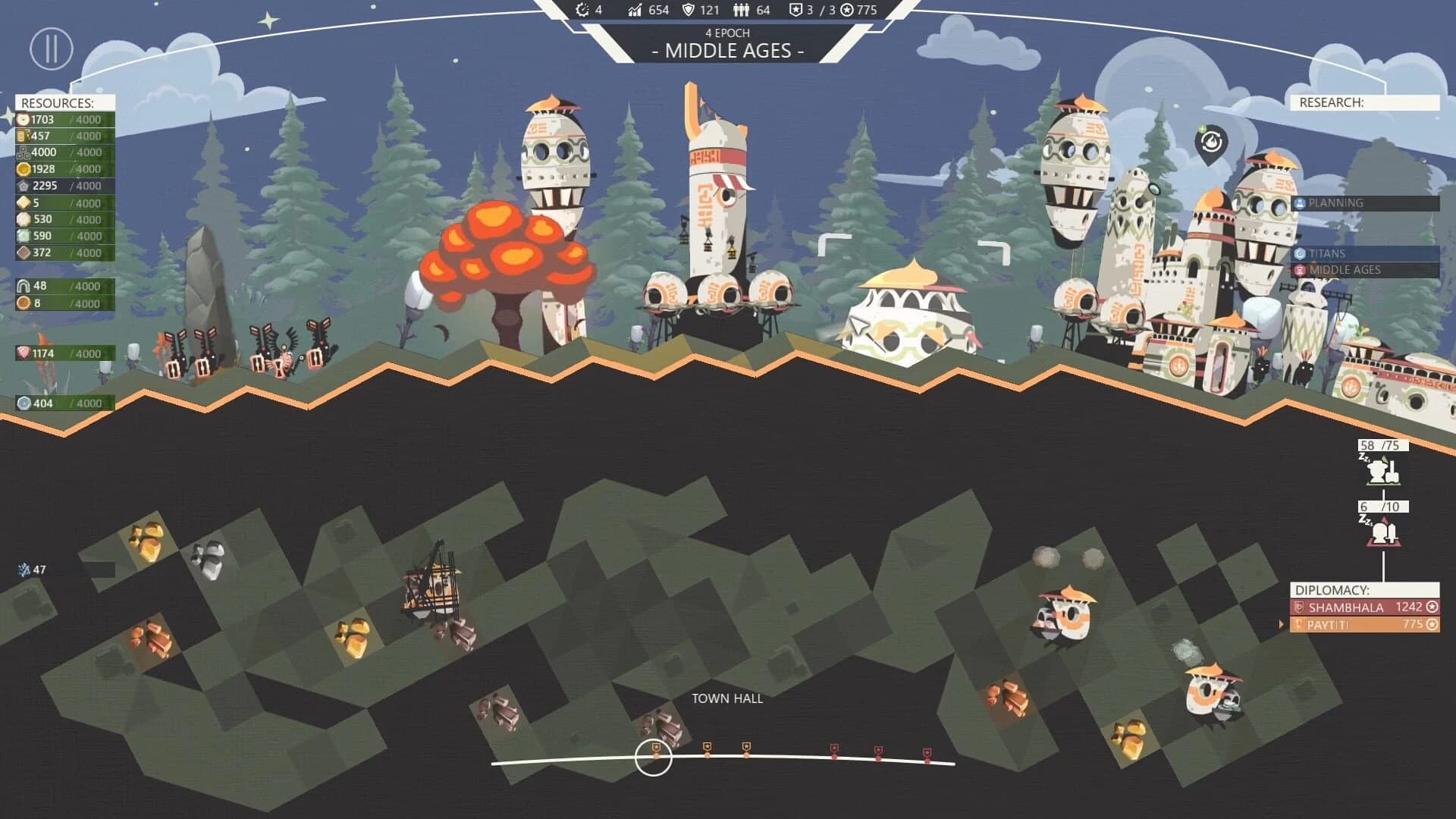Click the defense shield stat icon
Viewport: 1456px width, 819px height.
687,11
